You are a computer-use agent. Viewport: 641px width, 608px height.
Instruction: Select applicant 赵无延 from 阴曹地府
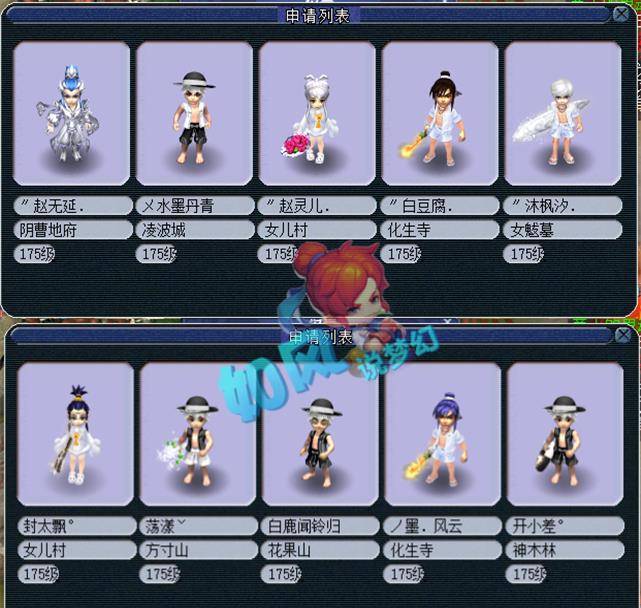tap(73, 117)
